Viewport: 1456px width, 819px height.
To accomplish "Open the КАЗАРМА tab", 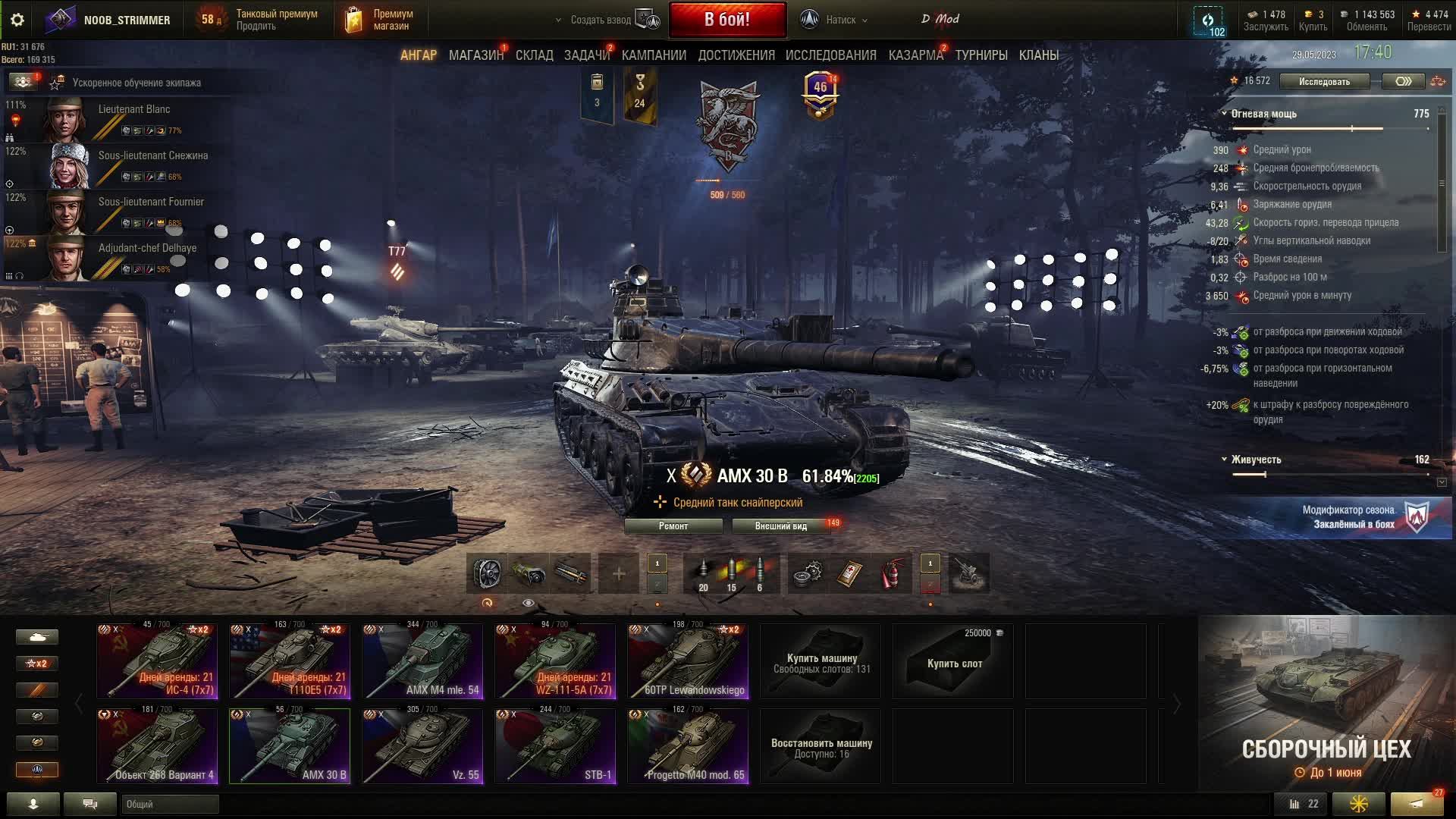I will (915, 55).
